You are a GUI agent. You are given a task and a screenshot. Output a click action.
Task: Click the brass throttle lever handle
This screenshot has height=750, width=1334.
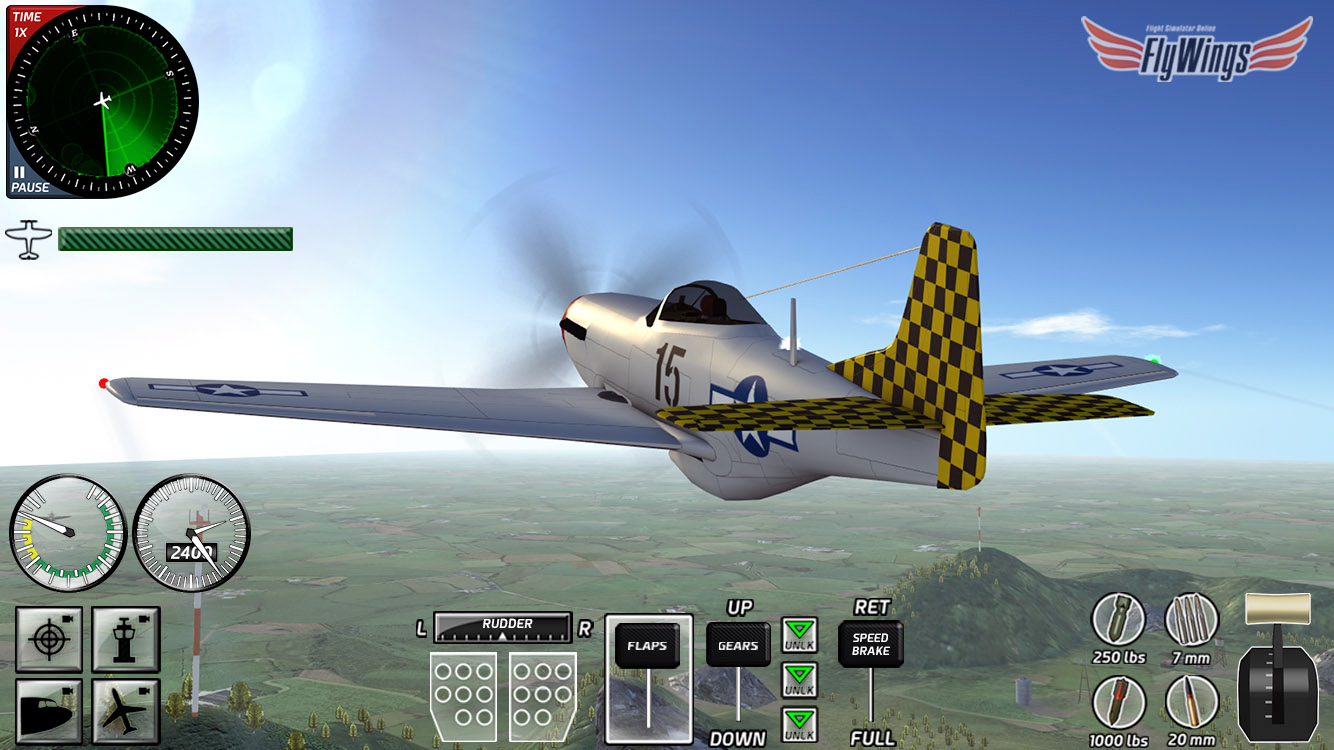pos(1277,607)
